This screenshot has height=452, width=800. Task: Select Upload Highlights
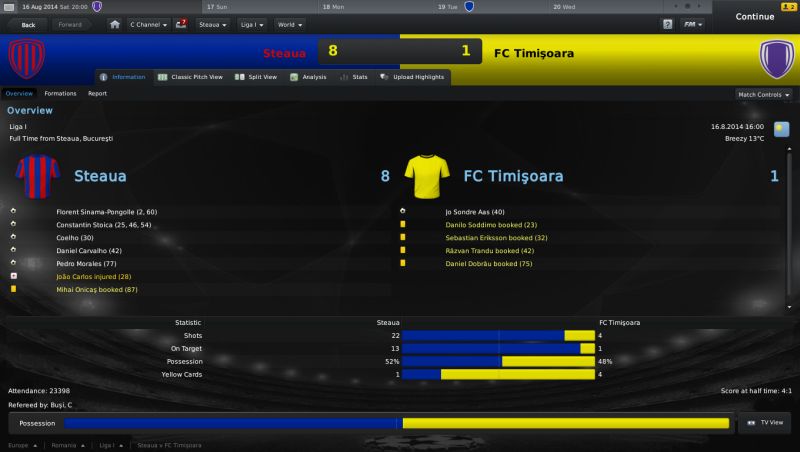414,77
